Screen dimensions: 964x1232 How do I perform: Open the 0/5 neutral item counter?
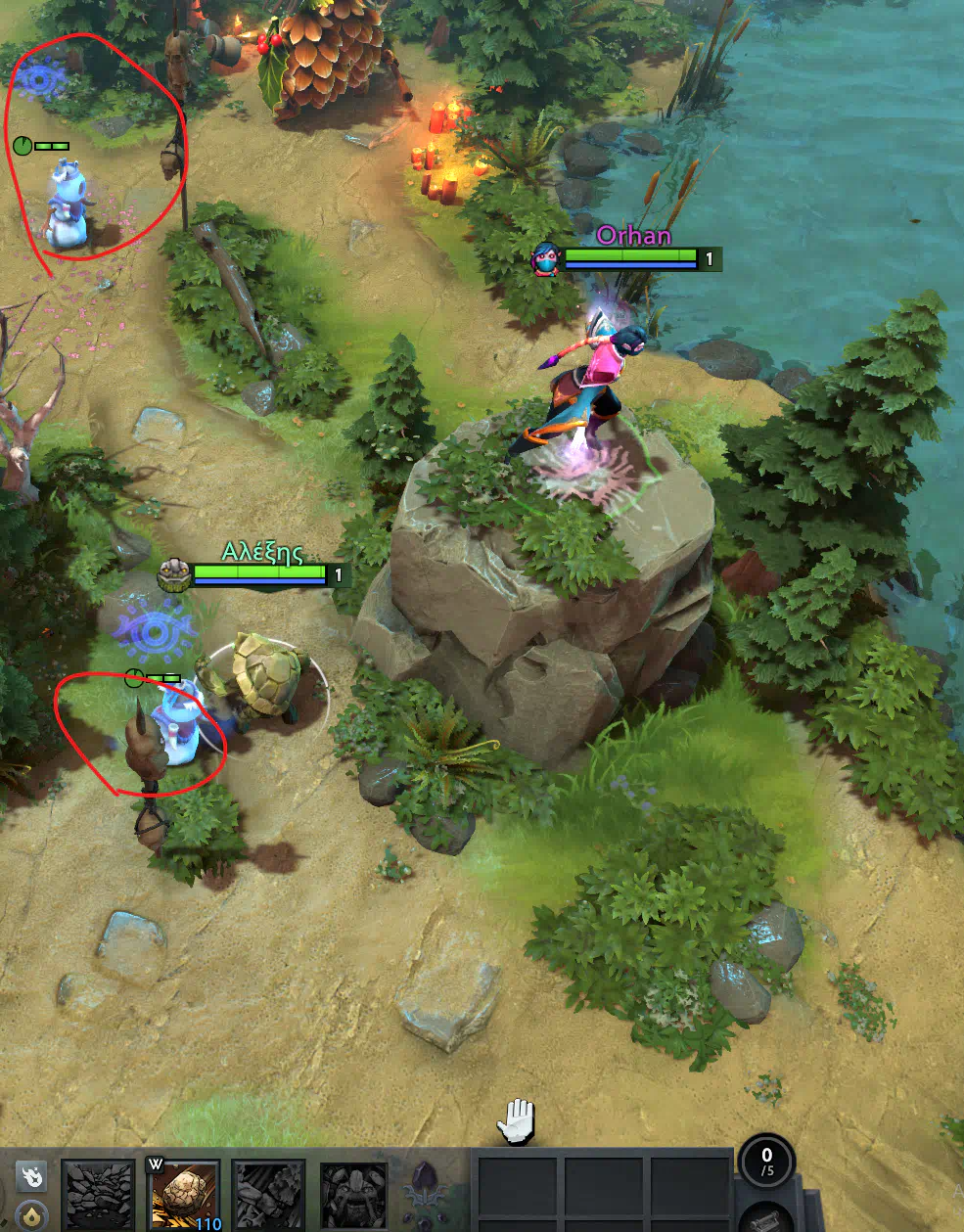(765, 1161)
